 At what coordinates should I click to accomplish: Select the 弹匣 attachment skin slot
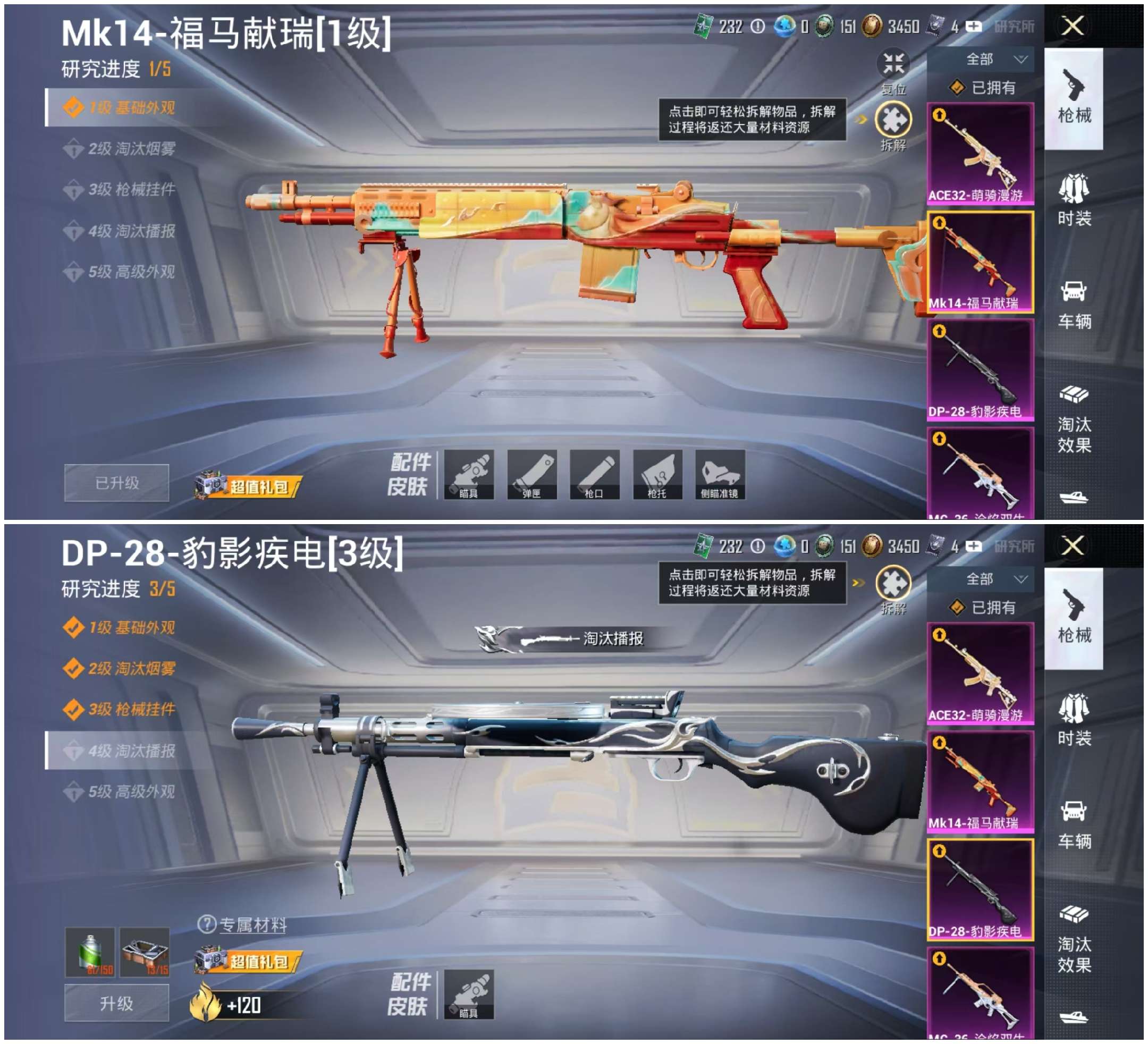click(x=531, y=475)
